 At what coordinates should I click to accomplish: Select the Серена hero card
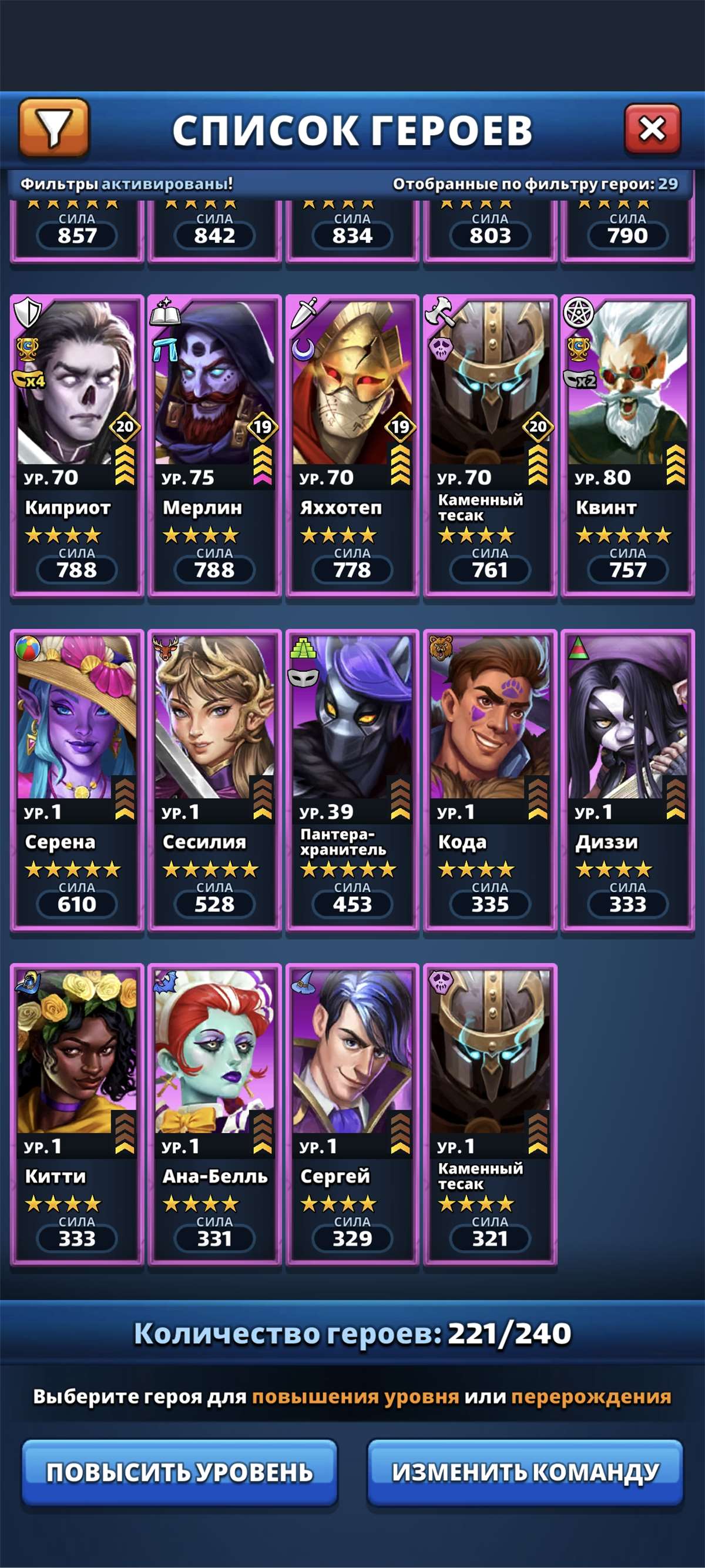coord(76,779)
